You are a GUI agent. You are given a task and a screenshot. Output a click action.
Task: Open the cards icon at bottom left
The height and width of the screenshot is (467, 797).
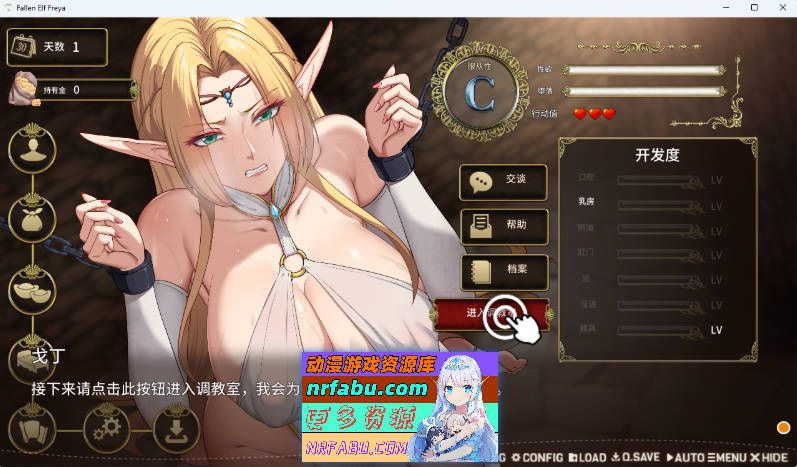pos(32,430)
